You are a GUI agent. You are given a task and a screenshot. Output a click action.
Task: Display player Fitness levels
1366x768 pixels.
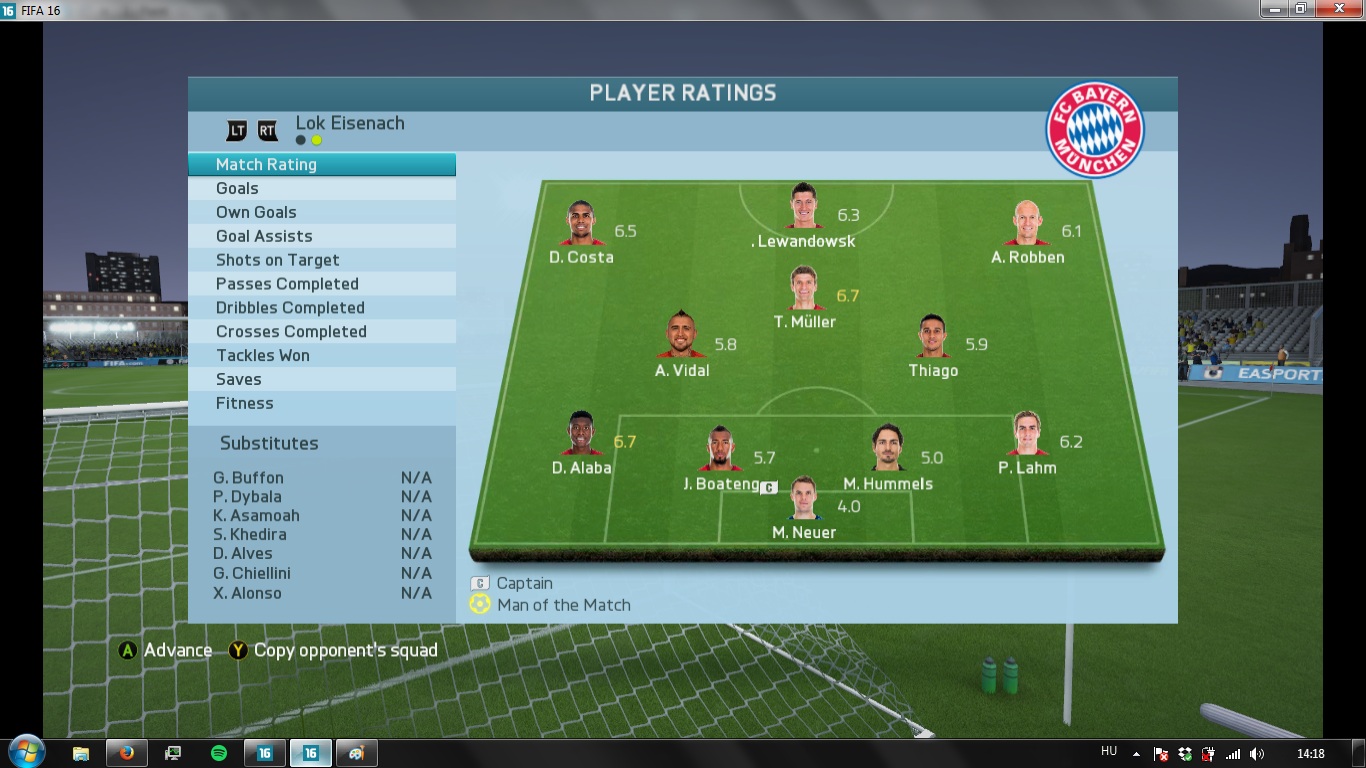coord(321,404)
